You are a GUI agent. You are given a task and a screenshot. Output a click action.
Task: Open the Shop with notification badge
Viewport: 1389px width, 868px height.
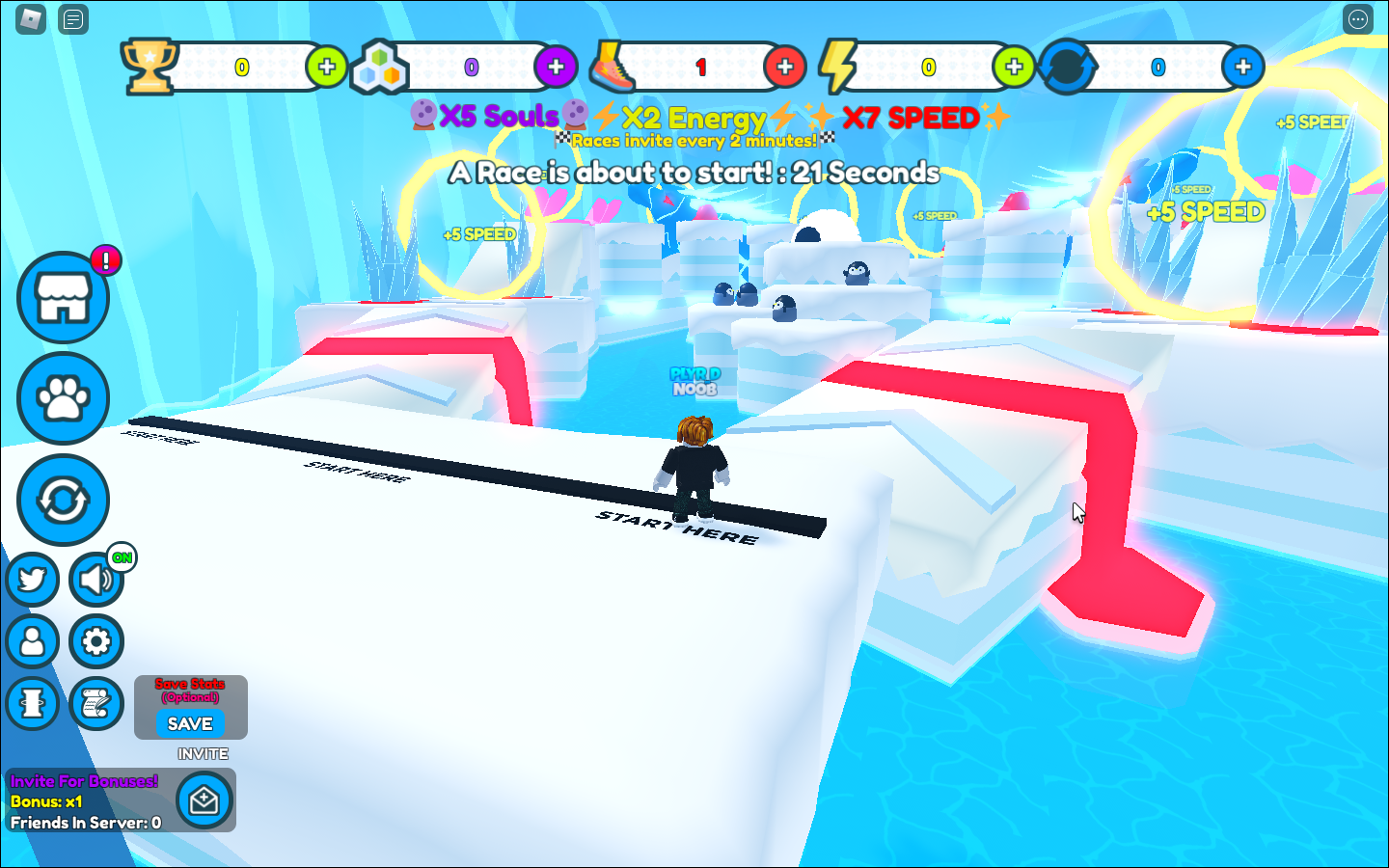click(x=62, y=297)
